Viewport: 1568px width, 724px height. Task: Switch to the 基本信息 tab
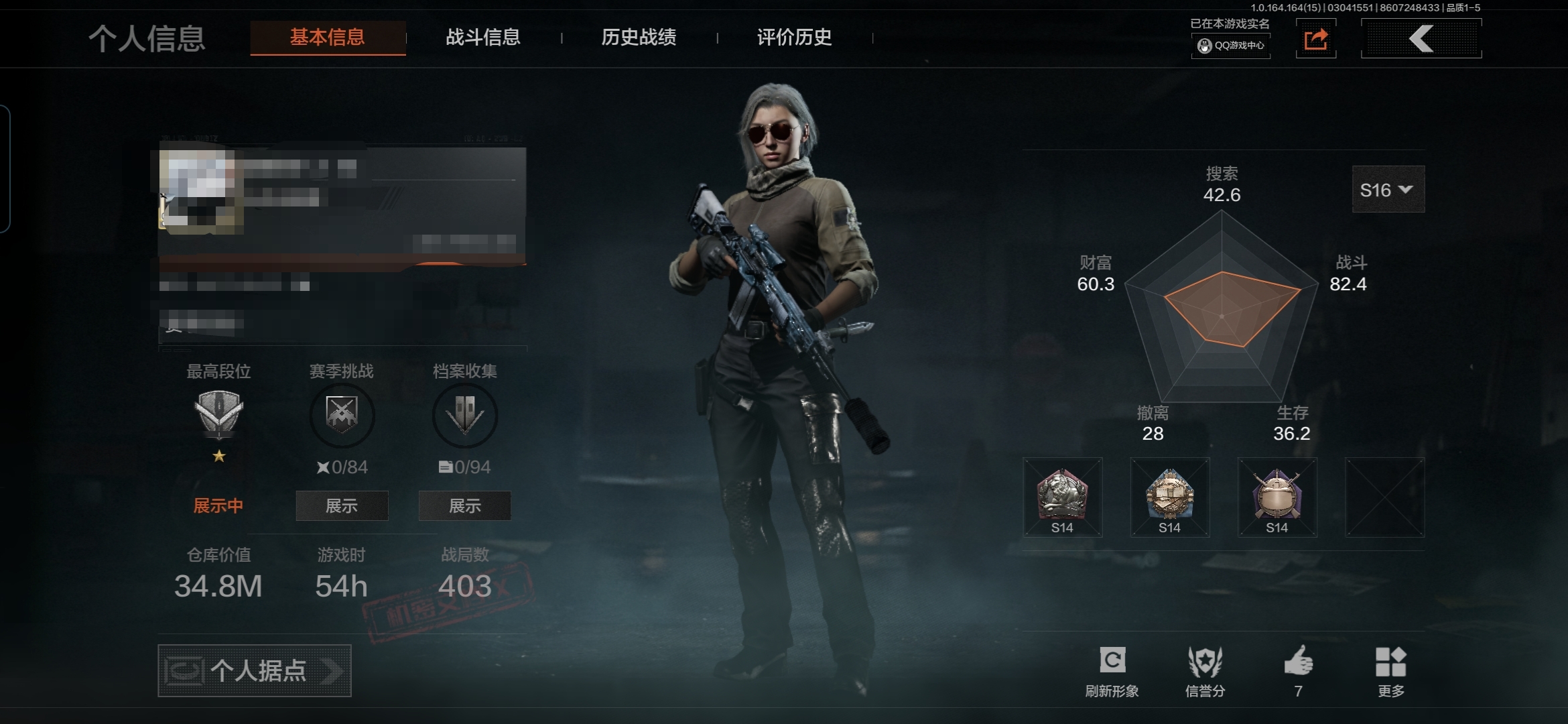pos(328,38)
